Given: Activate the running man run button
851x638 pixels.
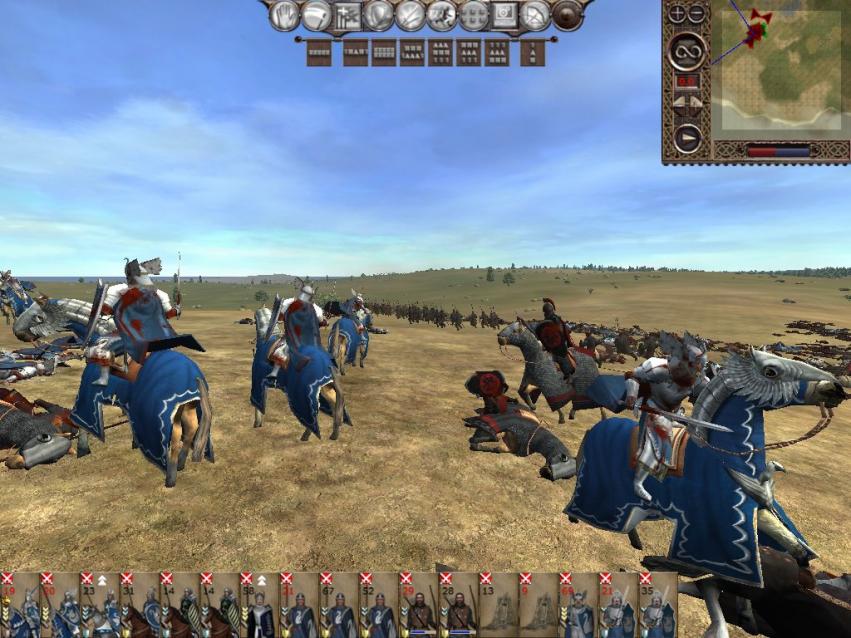Looking at the screenshot, I should 441,15.
